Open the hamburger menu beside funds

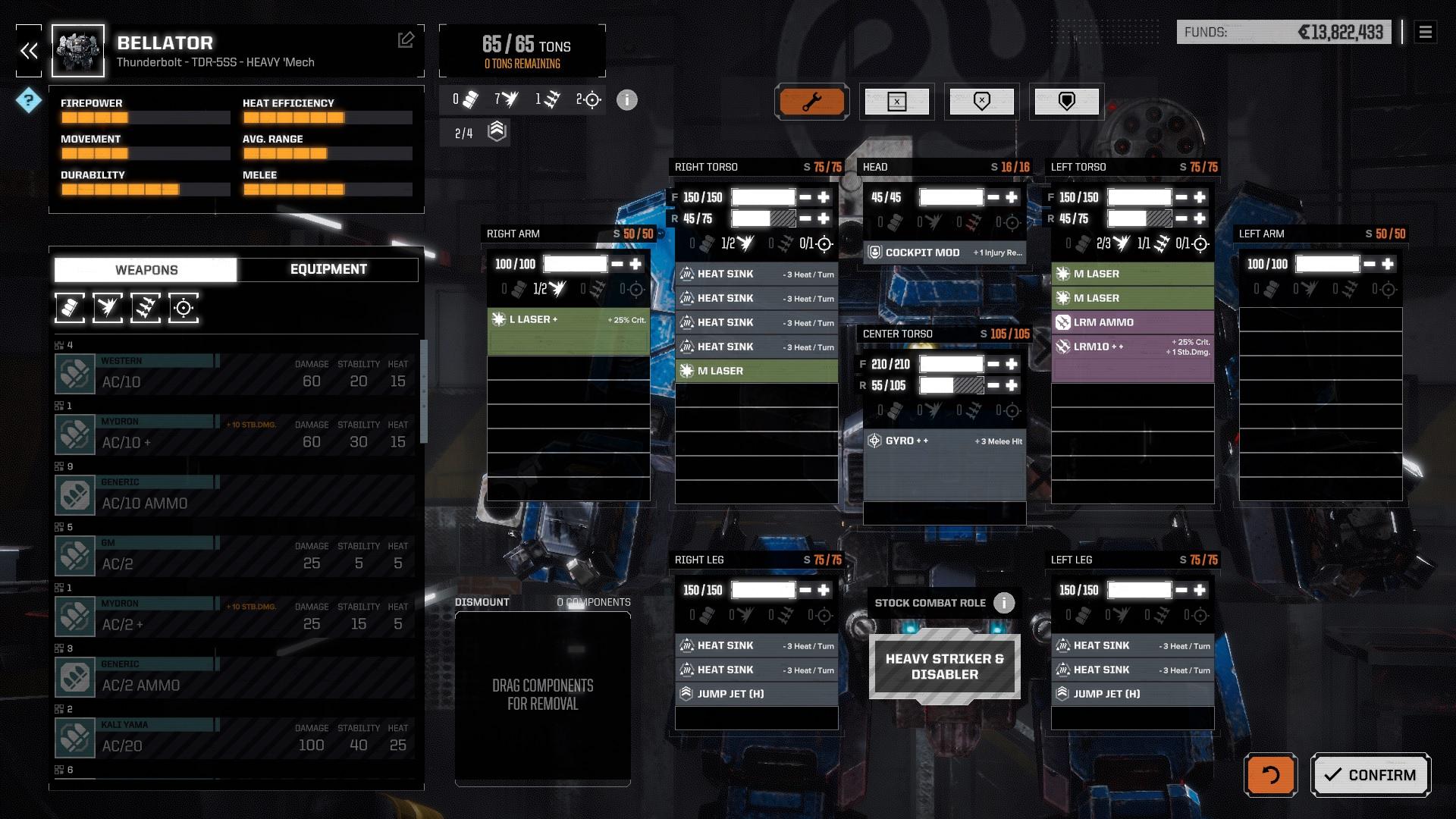coord(1425,32)
